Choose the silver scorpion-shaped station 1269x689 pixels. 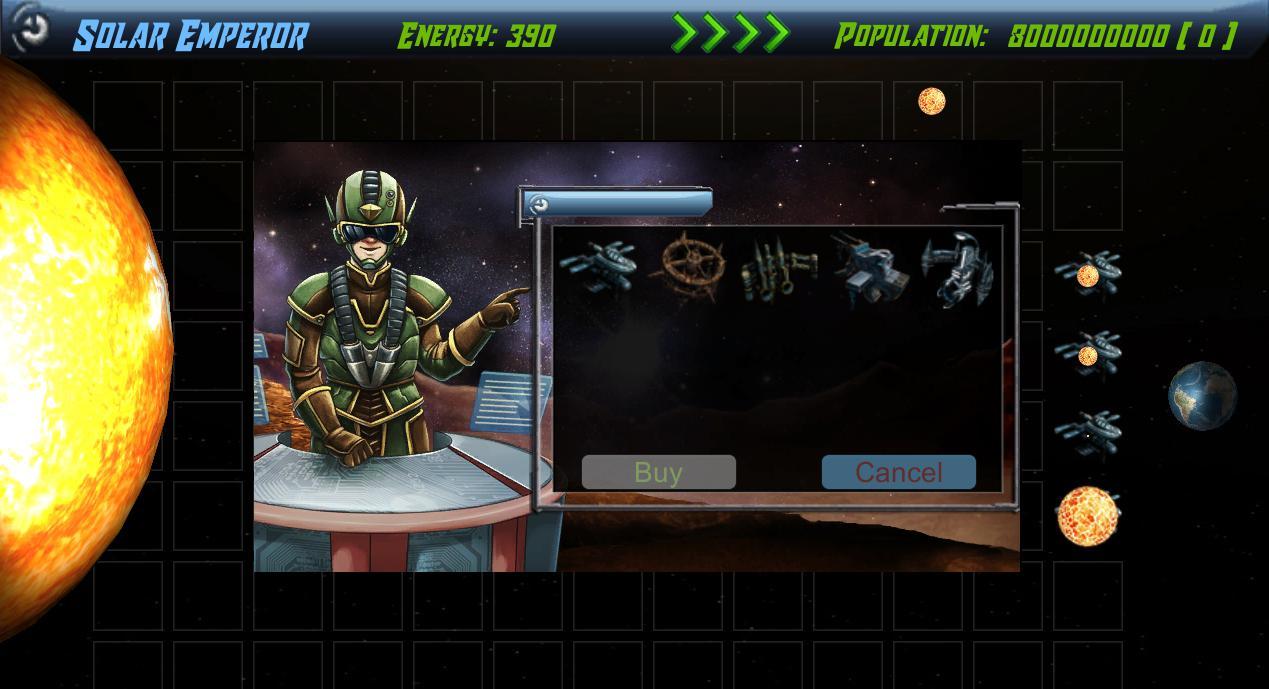(957, 268)
